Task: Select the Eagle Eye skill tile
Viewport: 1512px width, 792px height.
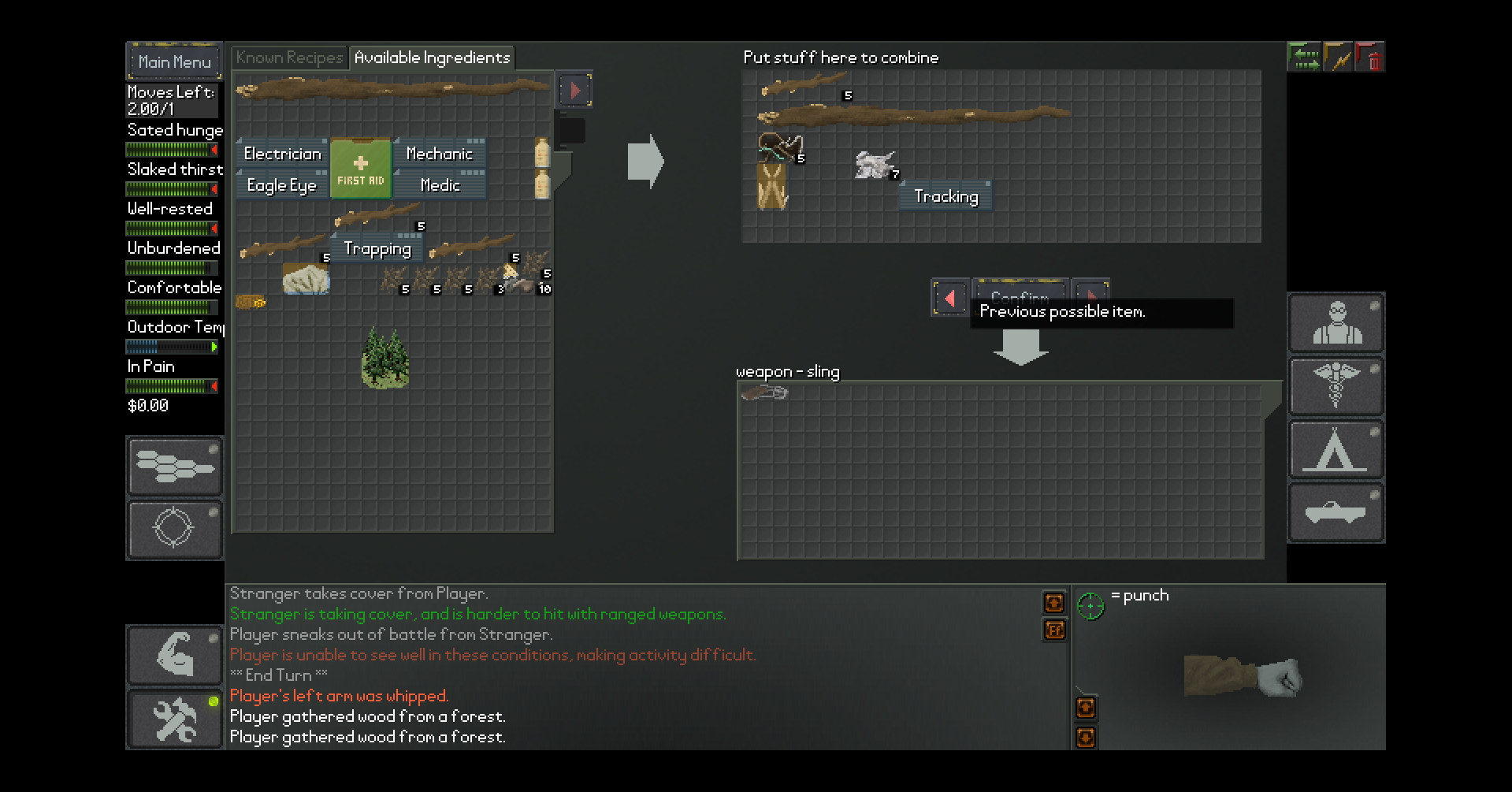Action: (281, 185)
